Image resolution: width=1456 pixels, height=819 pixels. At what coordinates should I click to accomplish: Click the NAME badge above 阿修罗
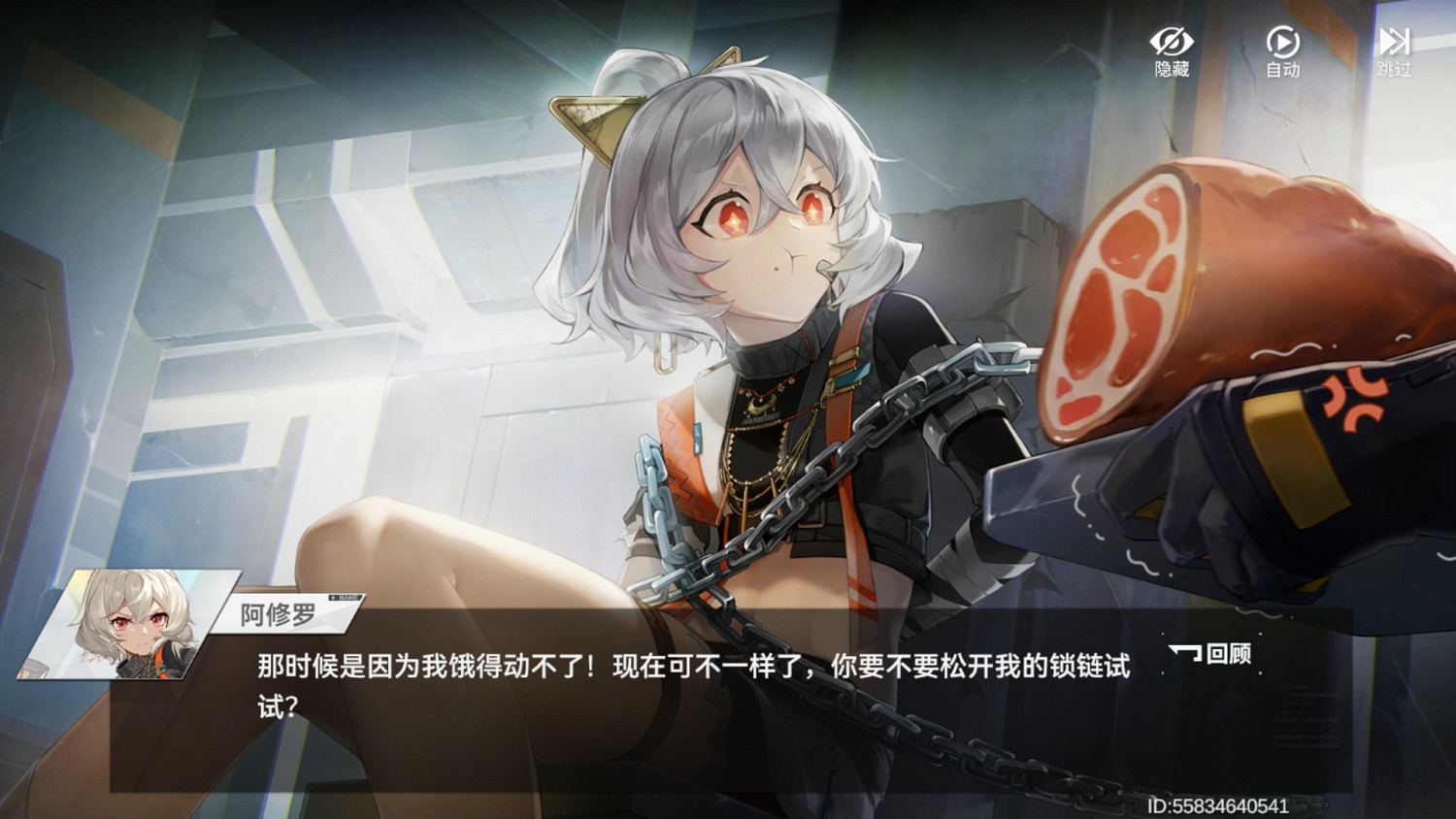click(x=345, y=596)
